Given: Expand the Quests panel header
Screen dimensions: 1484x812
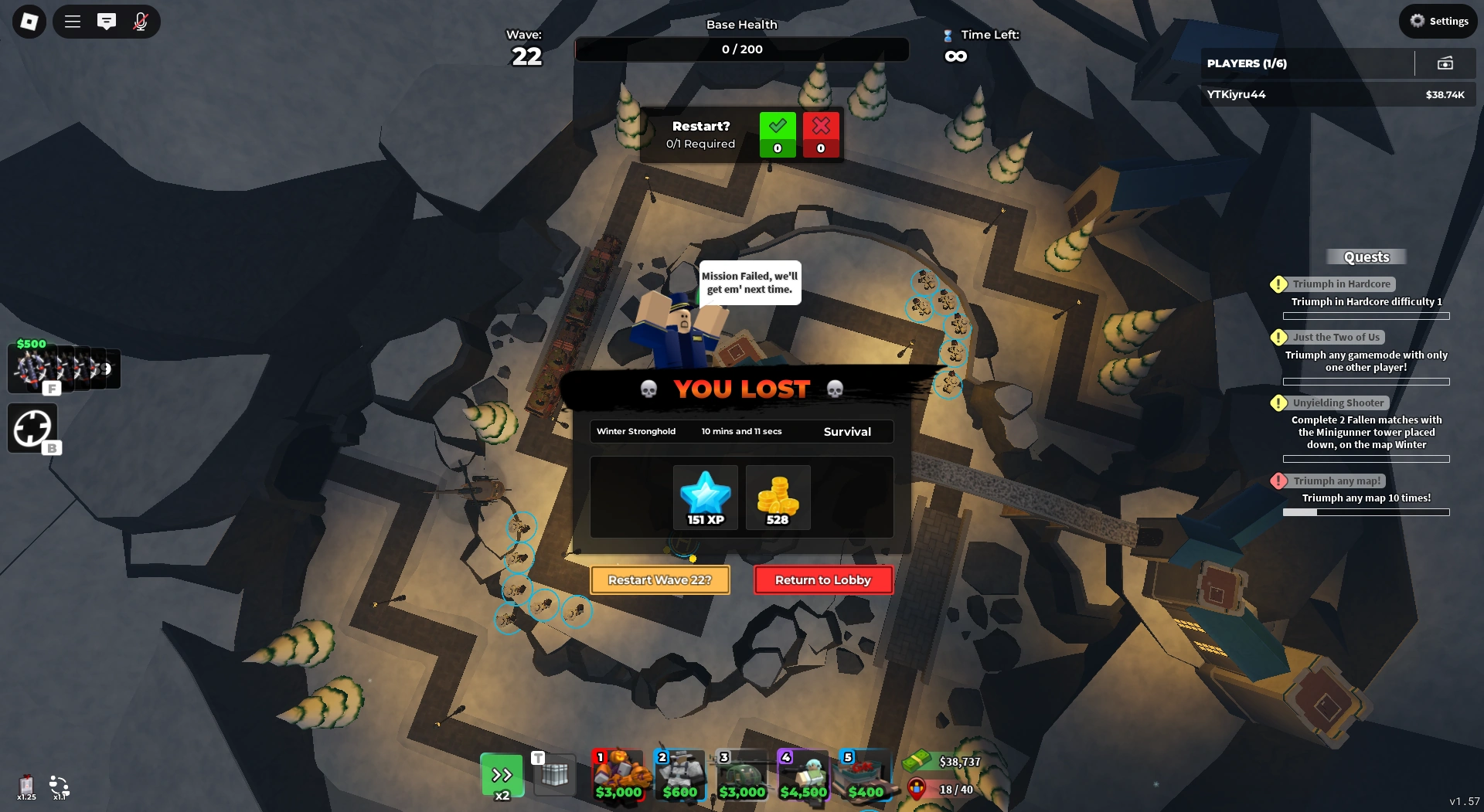Looking at the screenshot, I should [1367, 257].
